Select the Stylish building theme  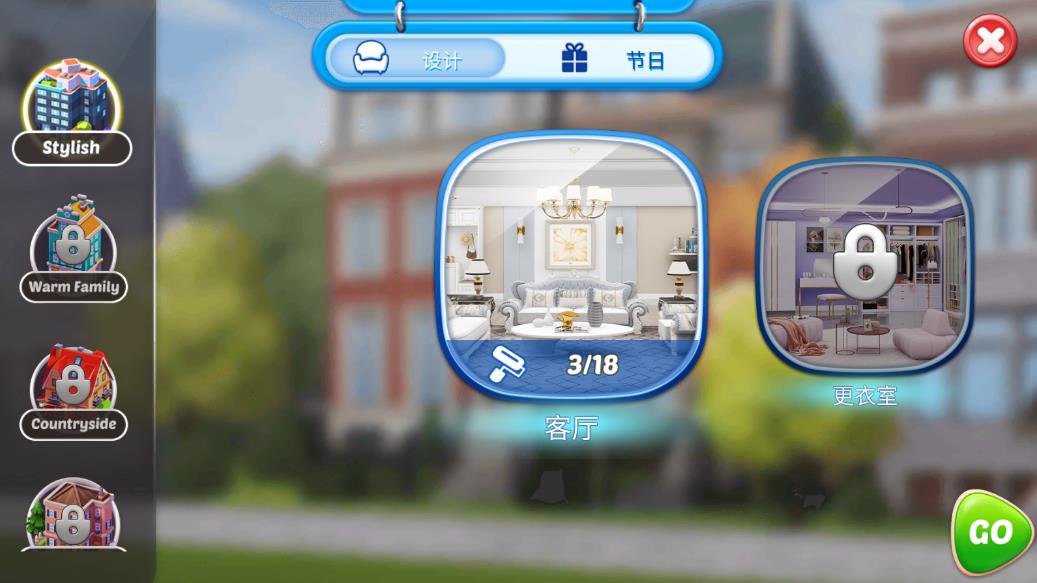tap(72, 112)
